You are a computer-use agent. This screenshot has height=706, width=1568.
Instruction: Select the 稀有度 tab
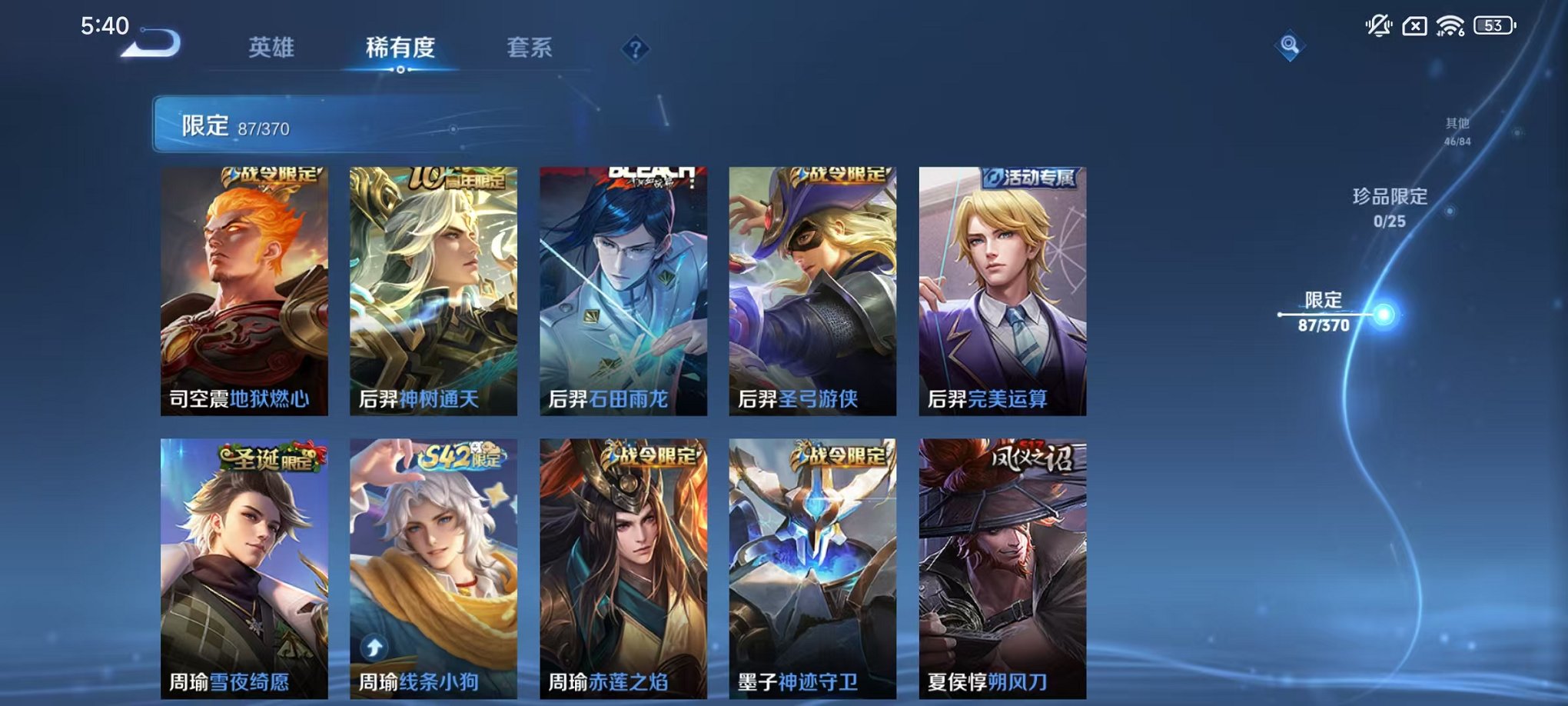(402, 48)
